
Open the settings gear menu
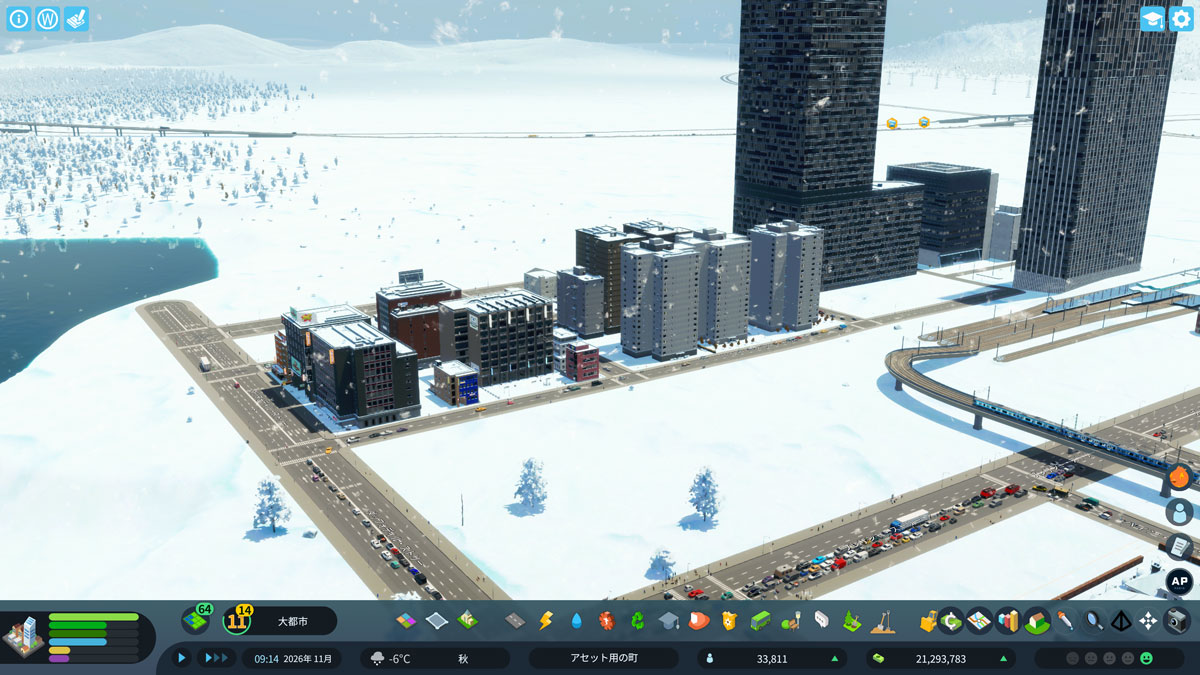pos(1181,19)
